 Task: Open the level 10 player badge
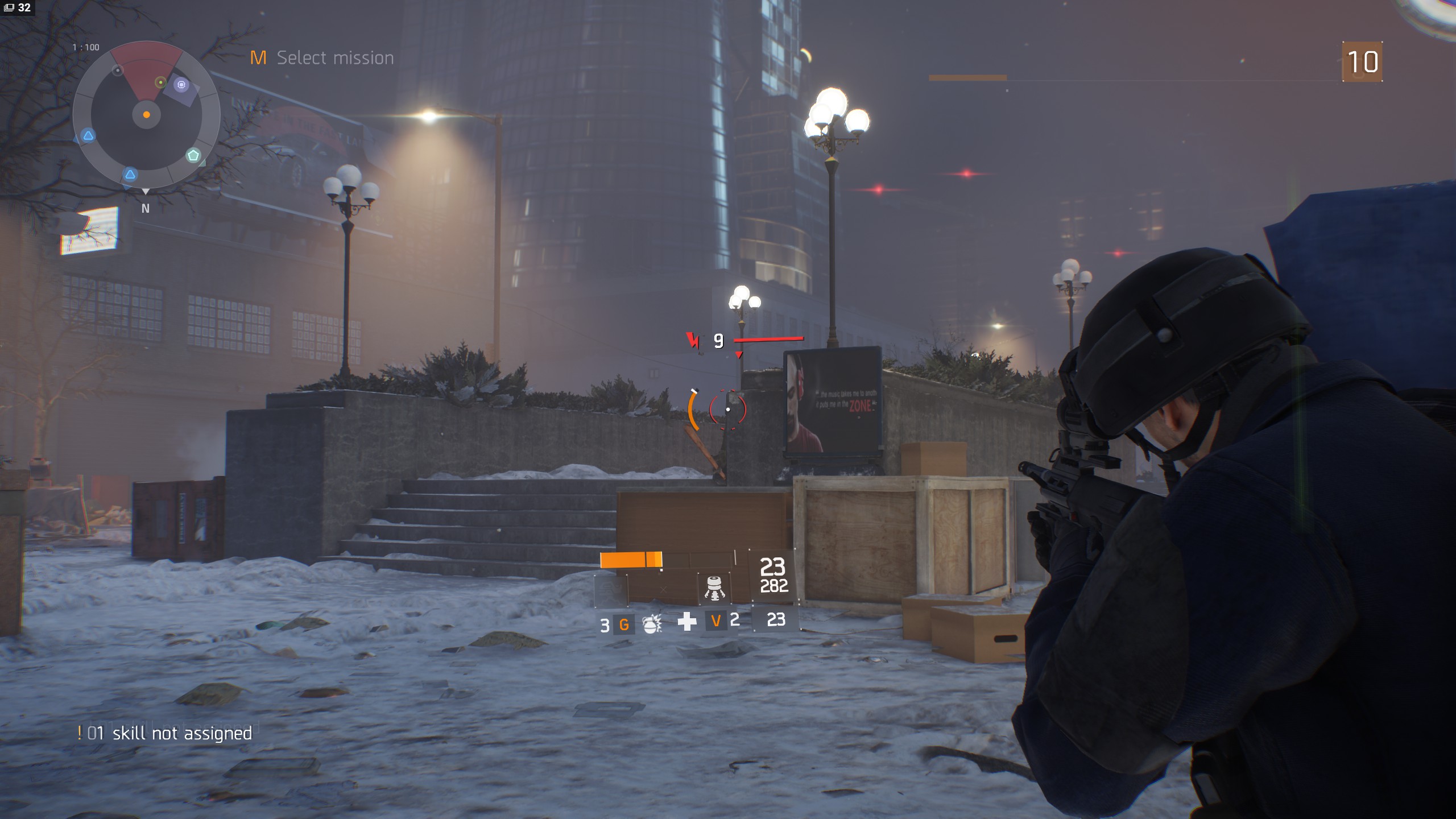point(1362,61)
